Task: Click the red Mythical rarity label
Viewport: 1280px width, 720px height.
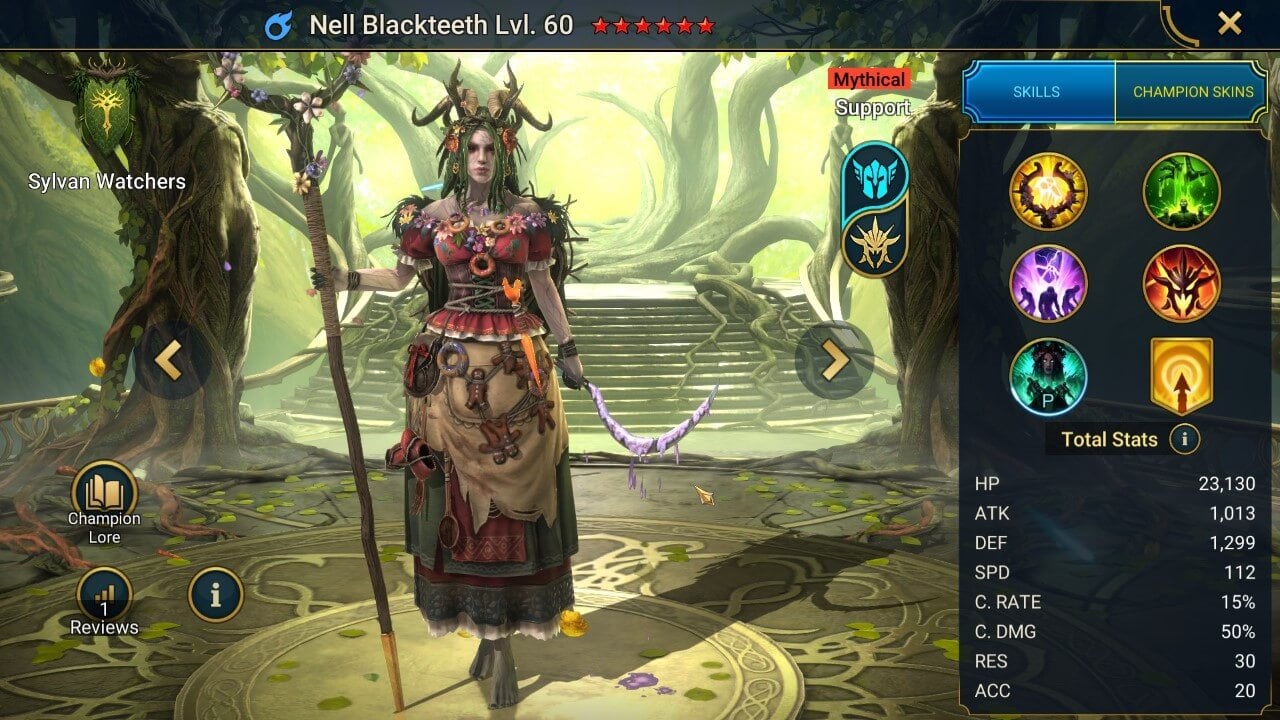Action: tap(872, 79)
